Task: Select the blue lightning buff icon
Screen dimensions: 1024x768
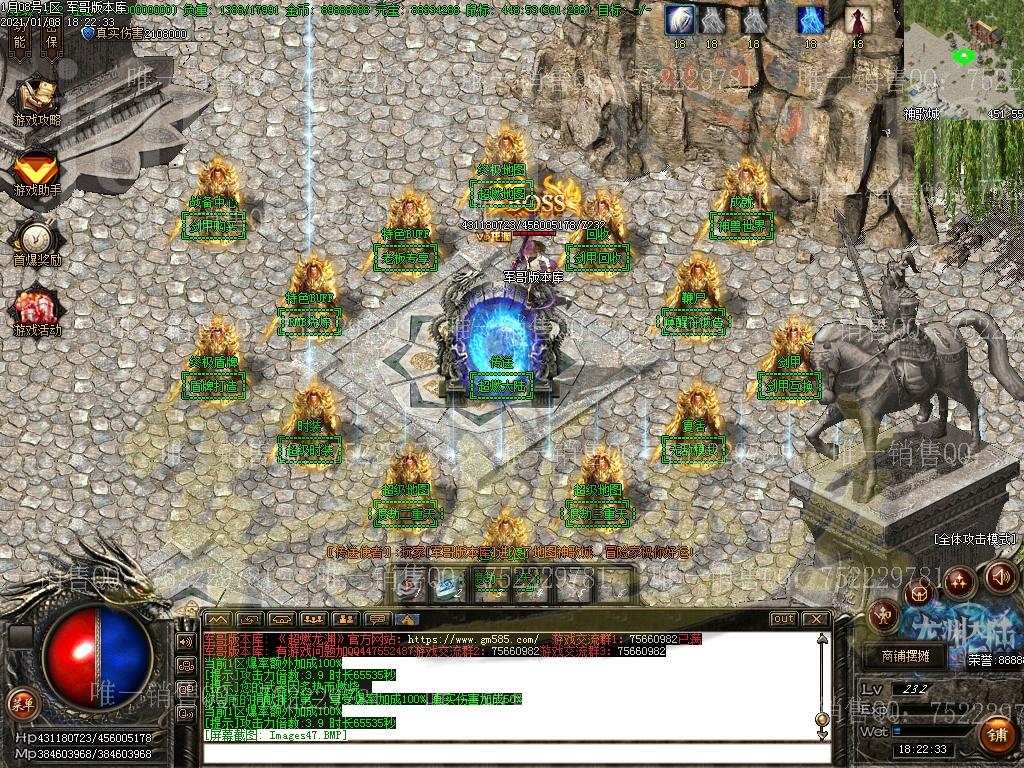Action: 810,20
